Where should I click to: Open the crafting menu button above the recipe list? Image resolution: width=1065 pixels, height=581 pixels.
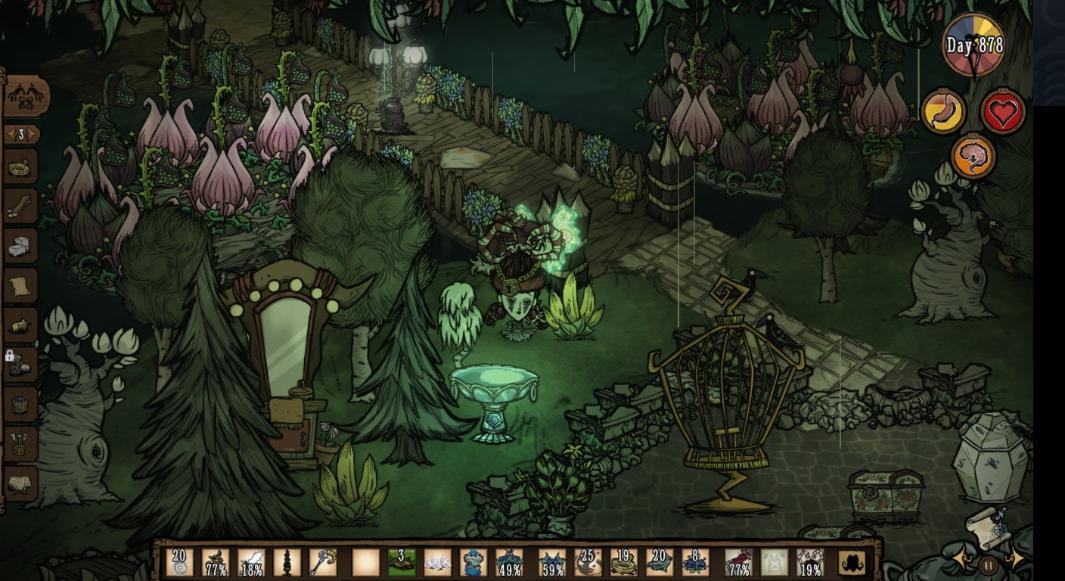click(x=26, y=96)
